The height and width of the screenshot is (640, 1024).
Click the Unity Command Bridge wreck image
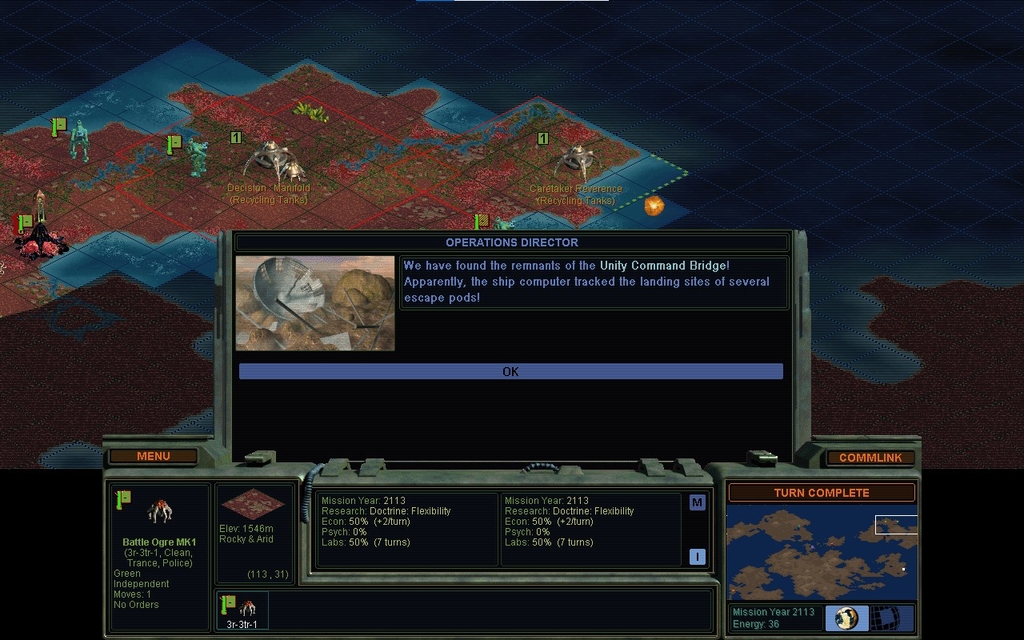coord(315,303)
